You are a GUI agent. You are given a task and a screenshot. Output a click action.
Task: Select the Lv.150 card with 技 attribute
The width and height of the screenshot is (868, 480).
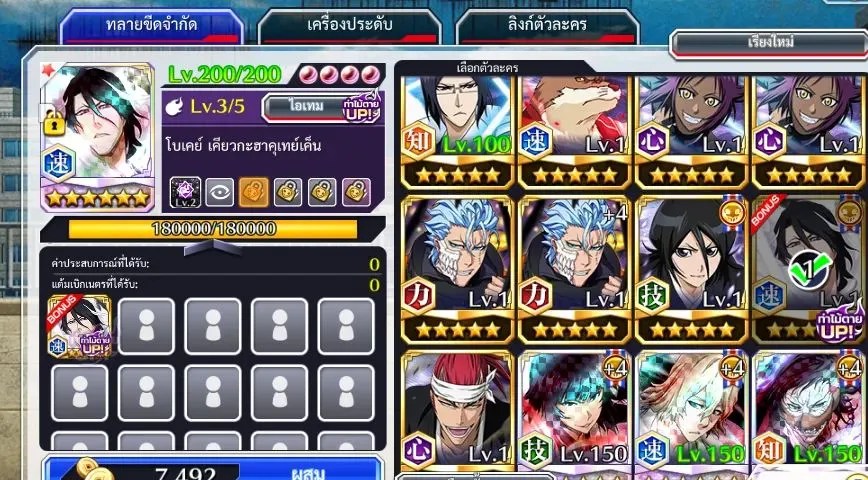pyautogui.click(x=575, y=410)
